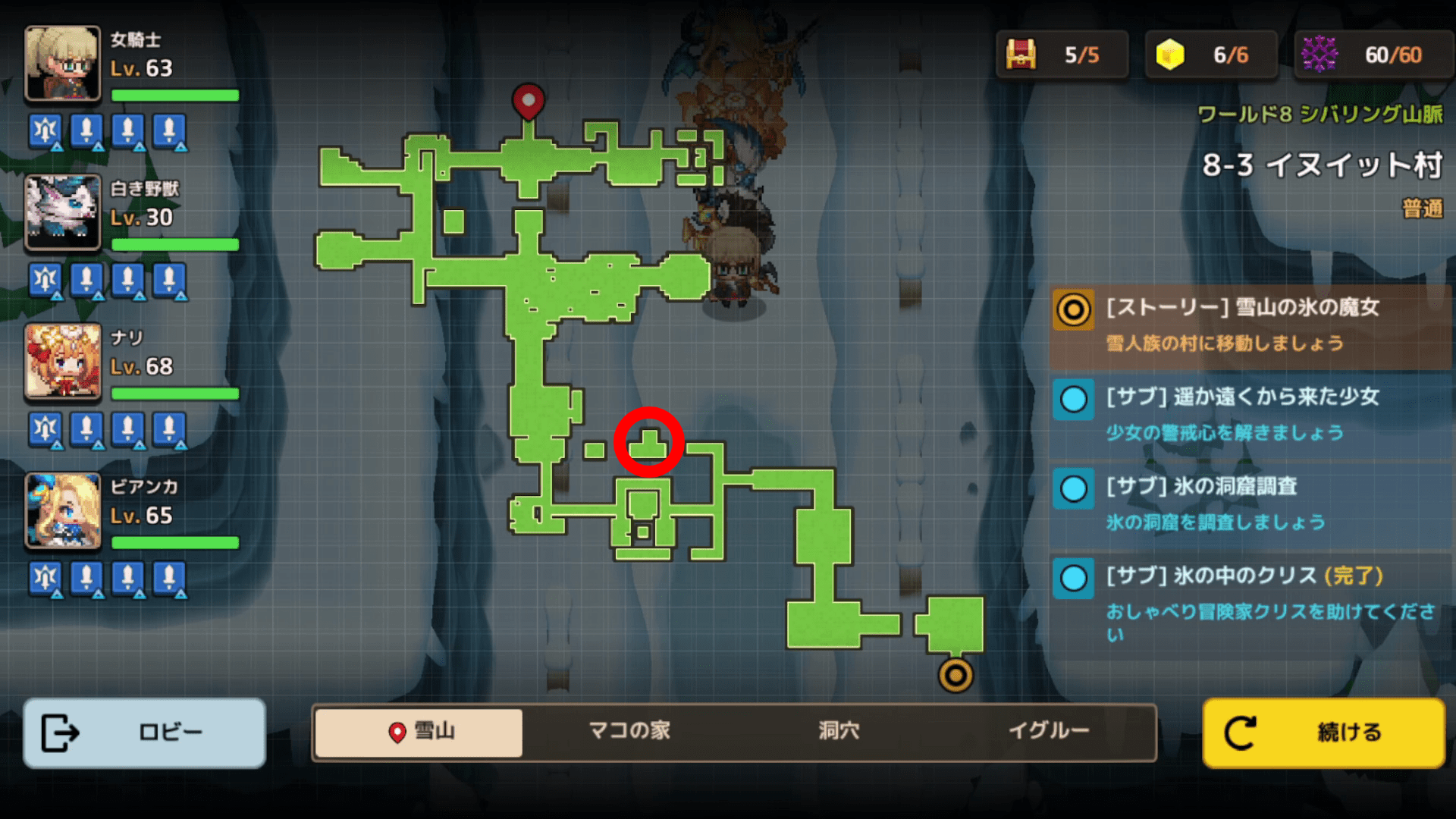Choose sub quest 遥か遠くから来た少女

pos(1250,414)
